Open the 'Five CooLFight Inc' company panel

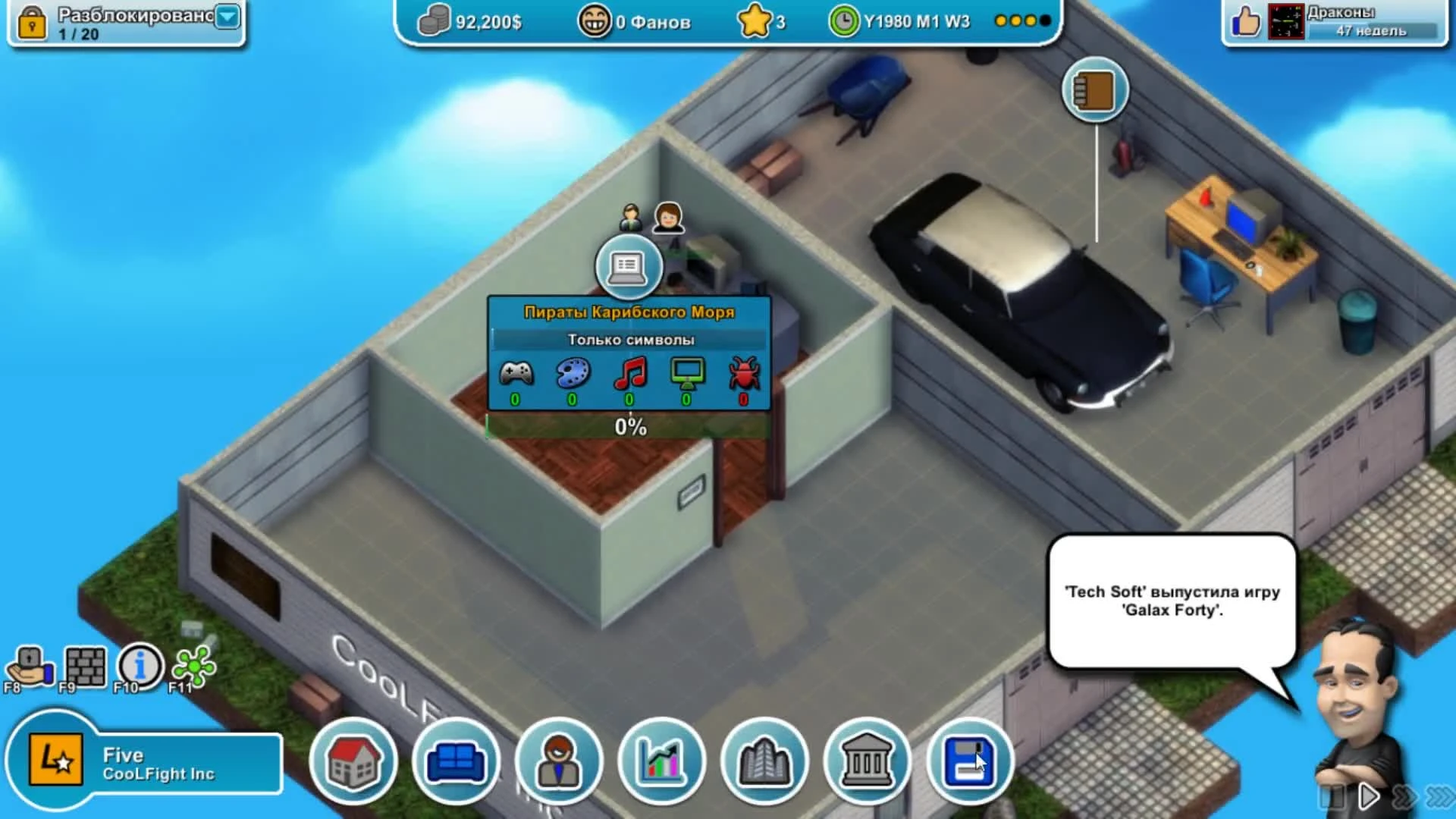[x=144, y=761]
